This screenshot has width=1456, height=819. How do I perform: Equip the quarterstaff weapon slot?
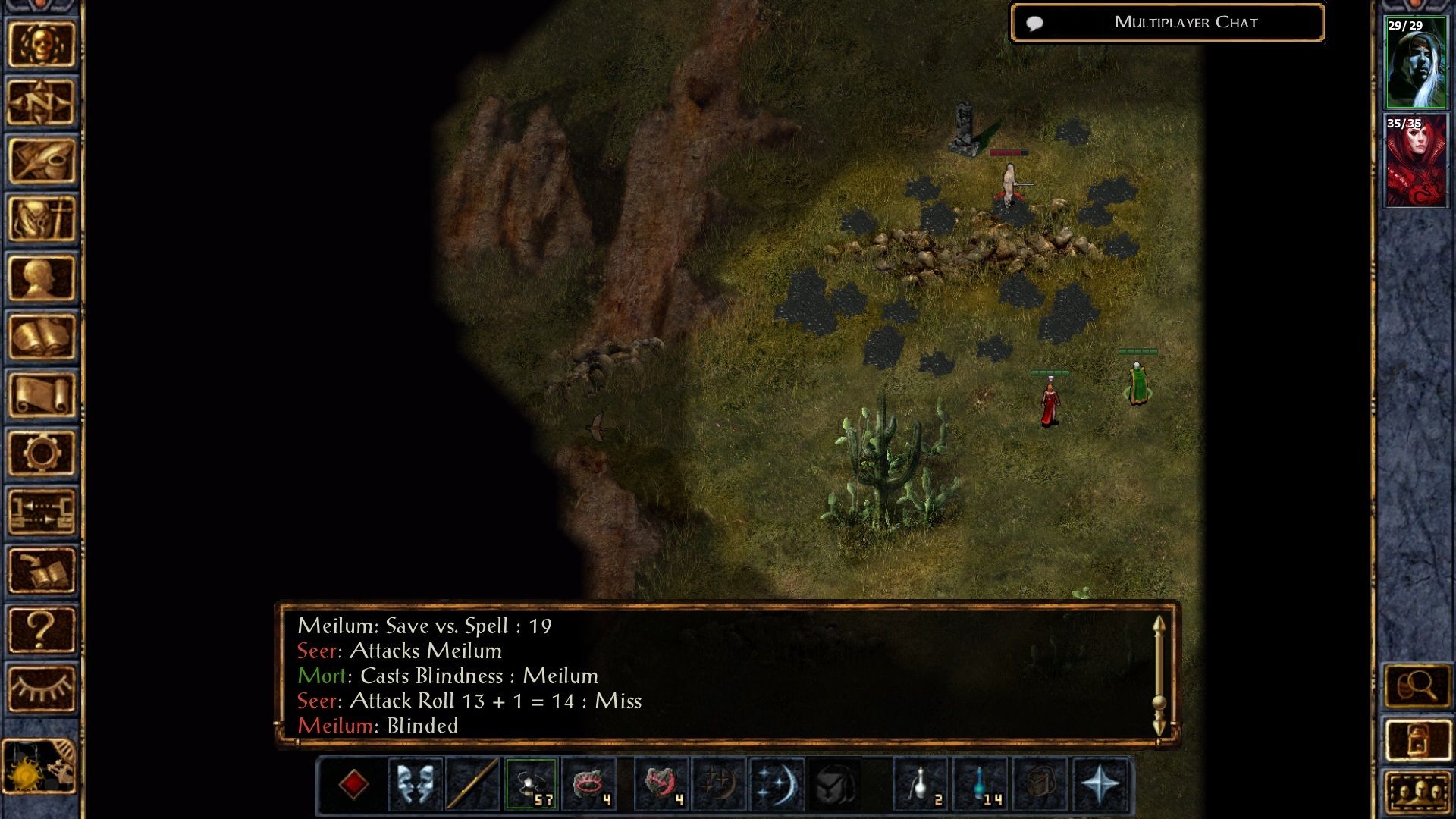tap(472, 785)
